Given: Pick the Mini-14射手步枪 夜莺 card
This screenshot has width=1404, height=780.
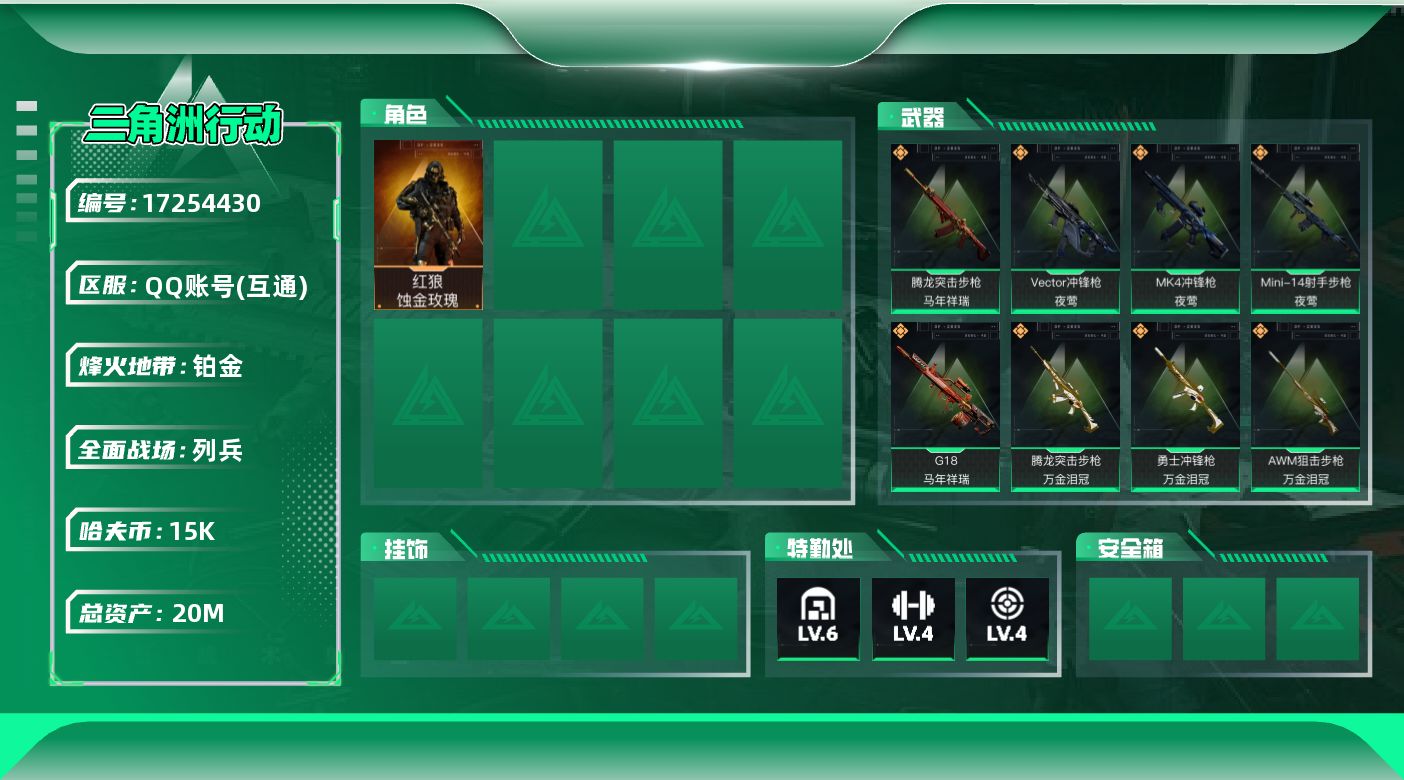Looking at the screenshot, I should (1305, 228).
